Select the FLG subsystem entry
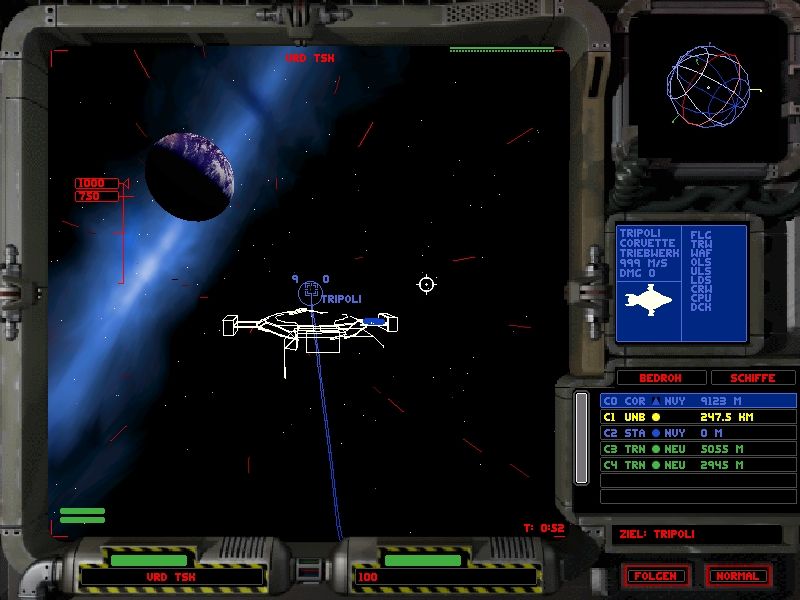Screen dimensions: 800x600 (701, 234)
